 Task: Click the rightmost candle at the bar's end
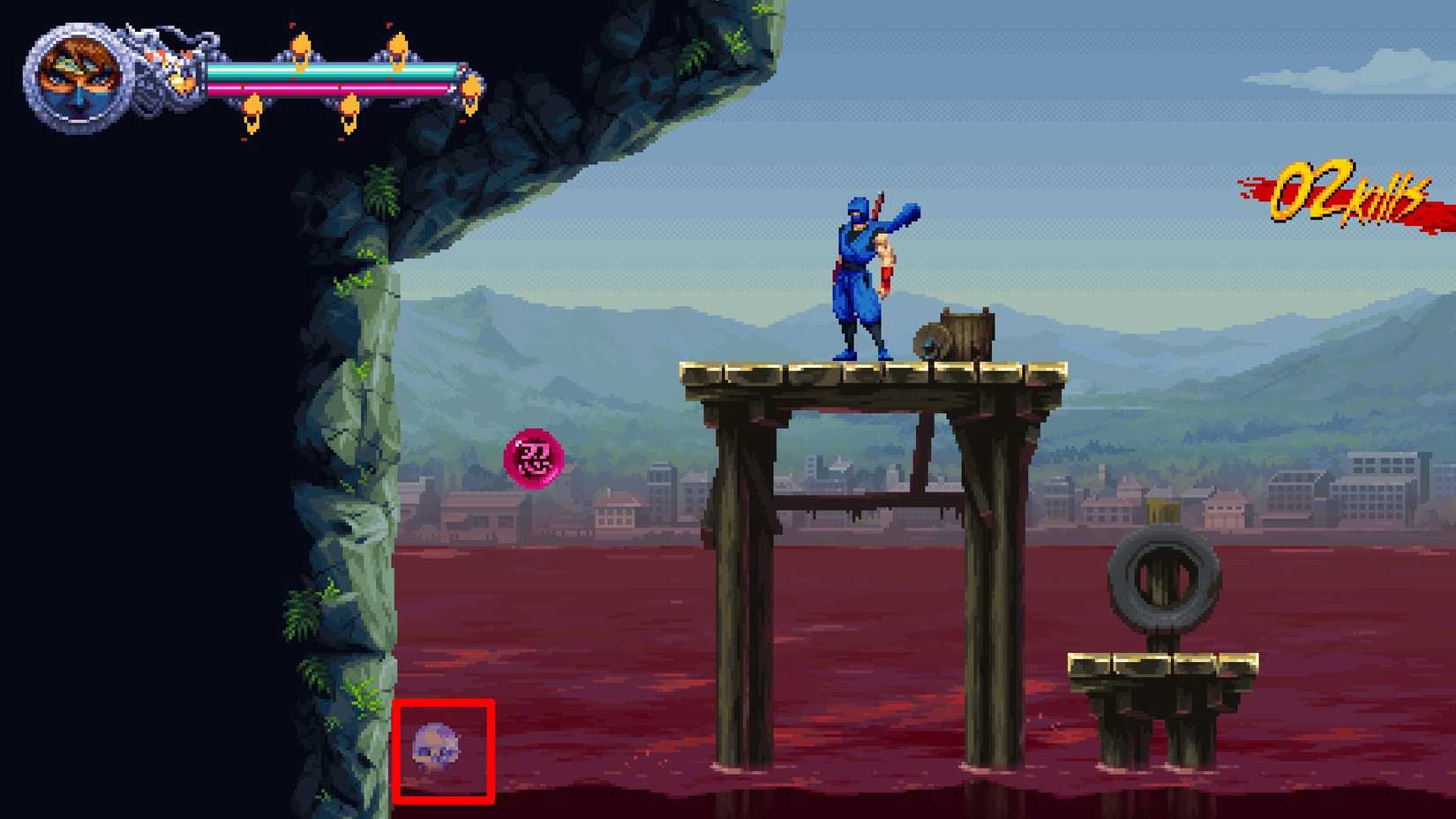tap(469, 84)
